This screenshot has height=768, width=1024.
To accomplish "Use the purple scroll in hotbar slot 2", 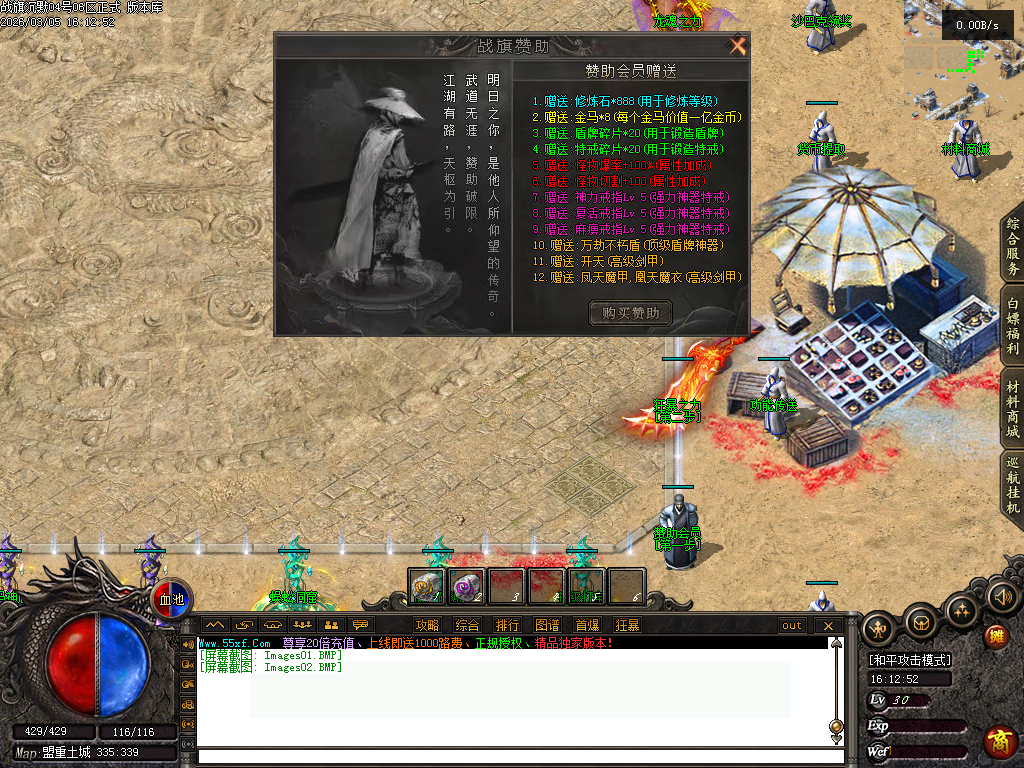I will pyautogui.click(x=466, y=586).
